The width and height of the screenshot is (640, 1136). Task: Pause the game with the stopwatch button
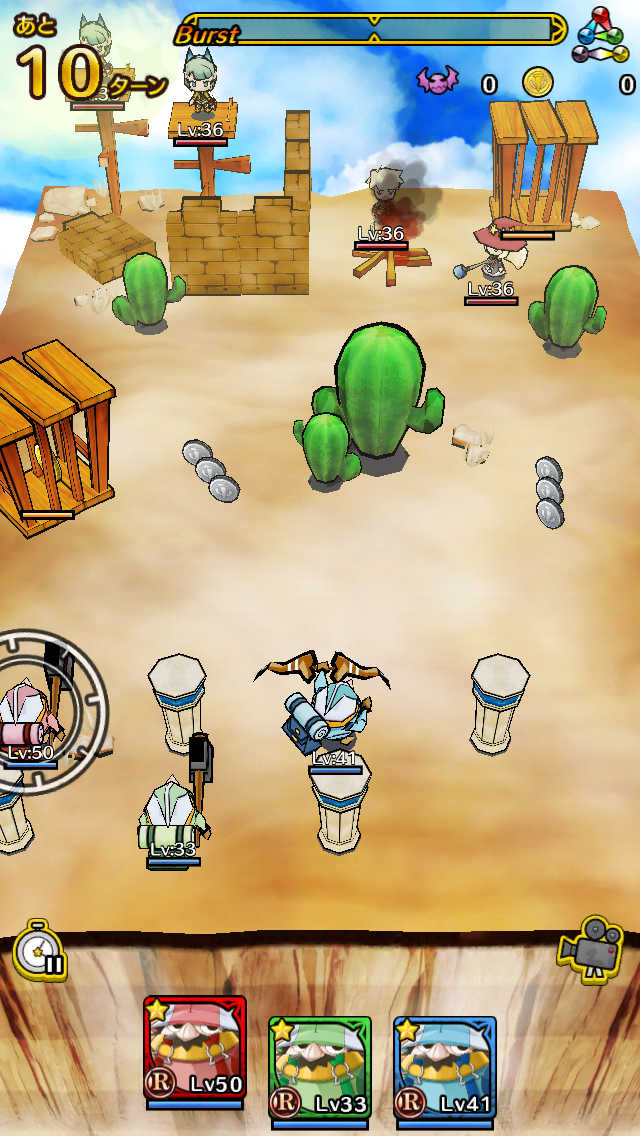click(40, 953)
